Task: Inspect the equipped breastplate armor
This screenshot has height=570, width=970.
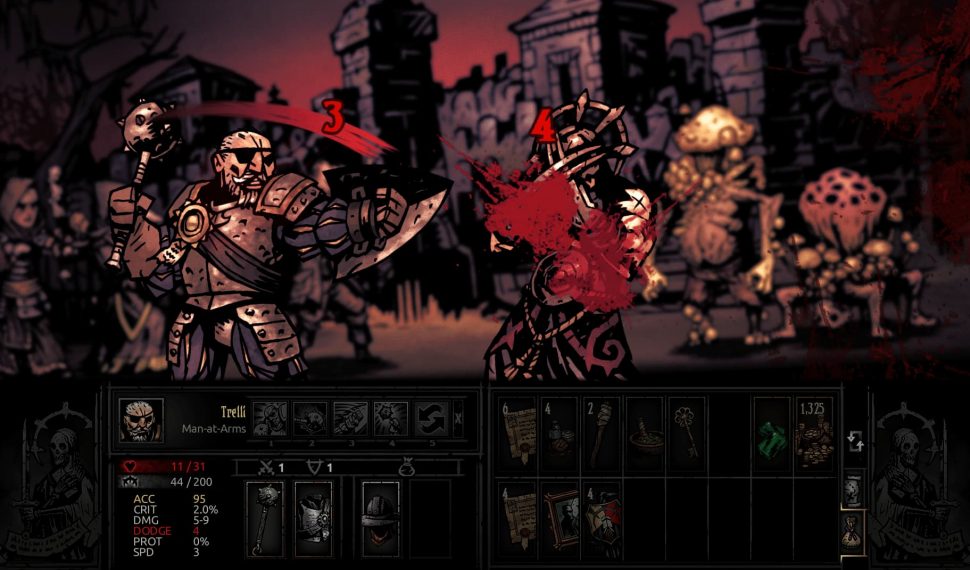Action: pos(313,519)
